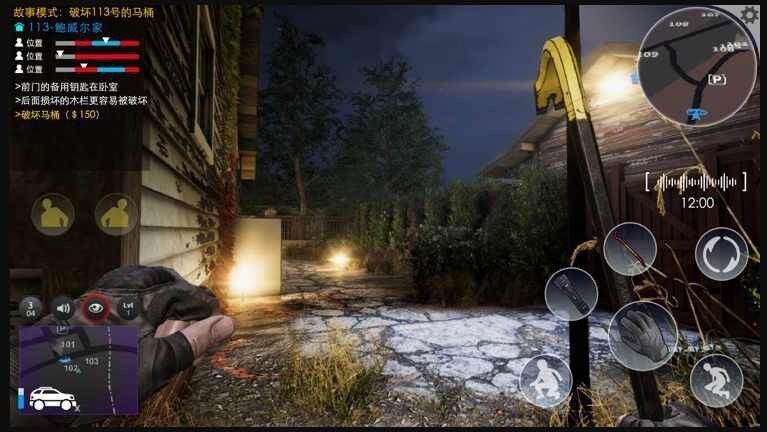This screenshot has width=767, height=432.
Task: Select the crowbar tool button
Action: [x=630, y=249]
